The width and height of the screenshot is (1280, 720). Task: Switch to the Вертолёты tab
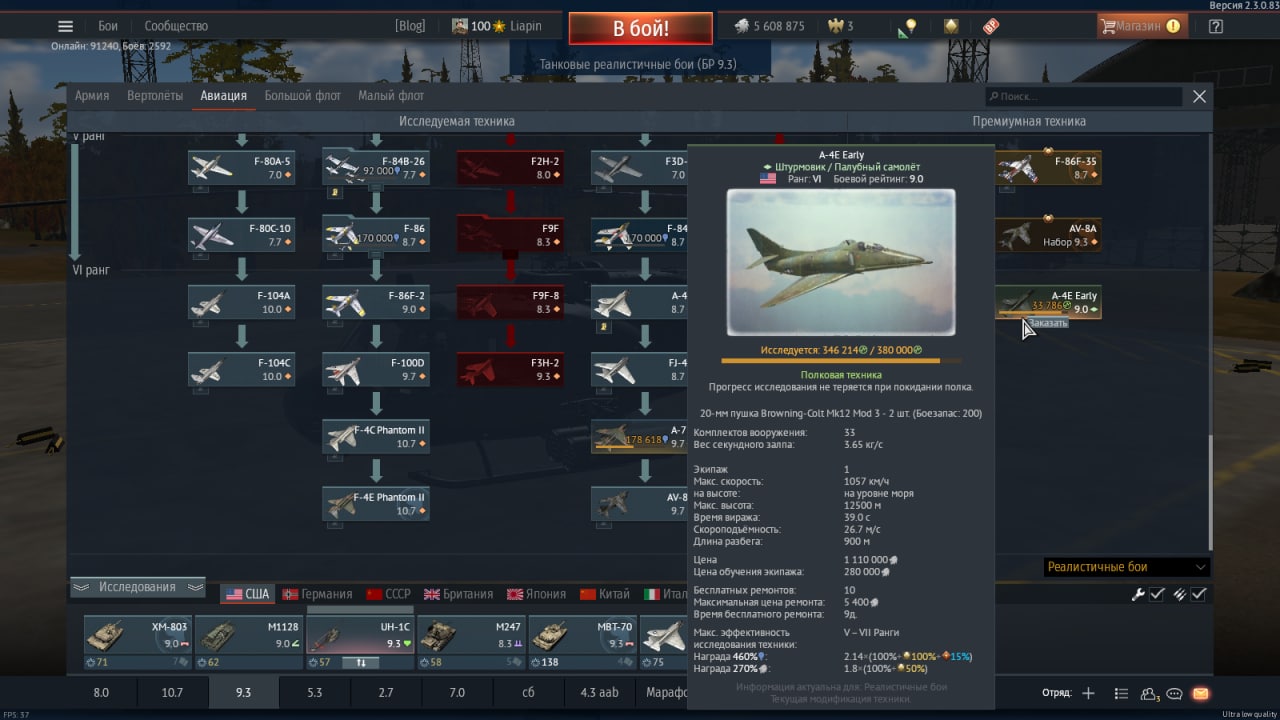(x=155, y=96)
